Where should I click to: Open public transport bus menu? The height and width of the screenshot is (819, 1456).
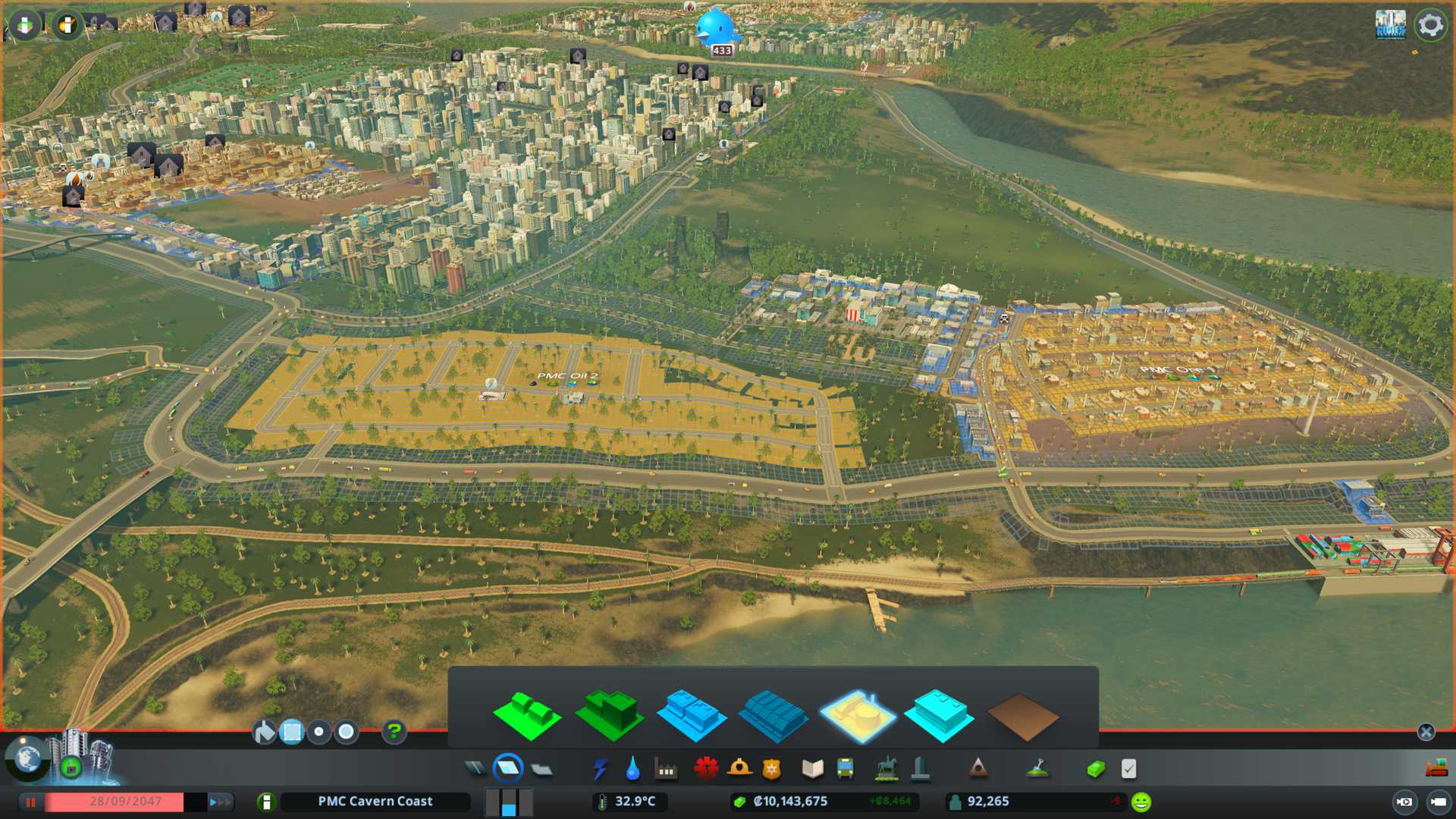tap(845, 769)
